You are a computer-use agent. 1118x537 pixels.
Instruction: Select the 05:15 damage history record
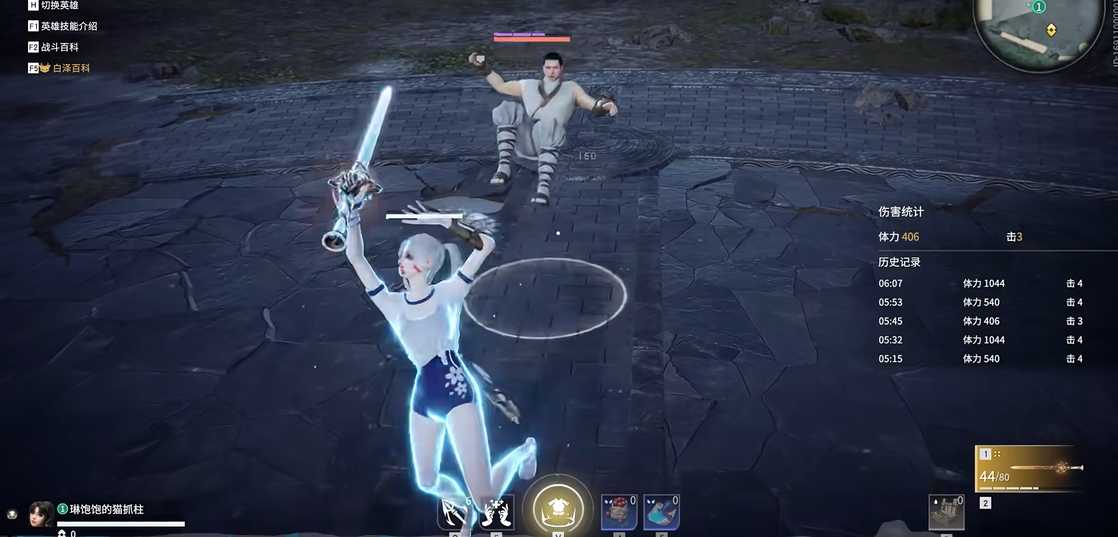(980, 359)
